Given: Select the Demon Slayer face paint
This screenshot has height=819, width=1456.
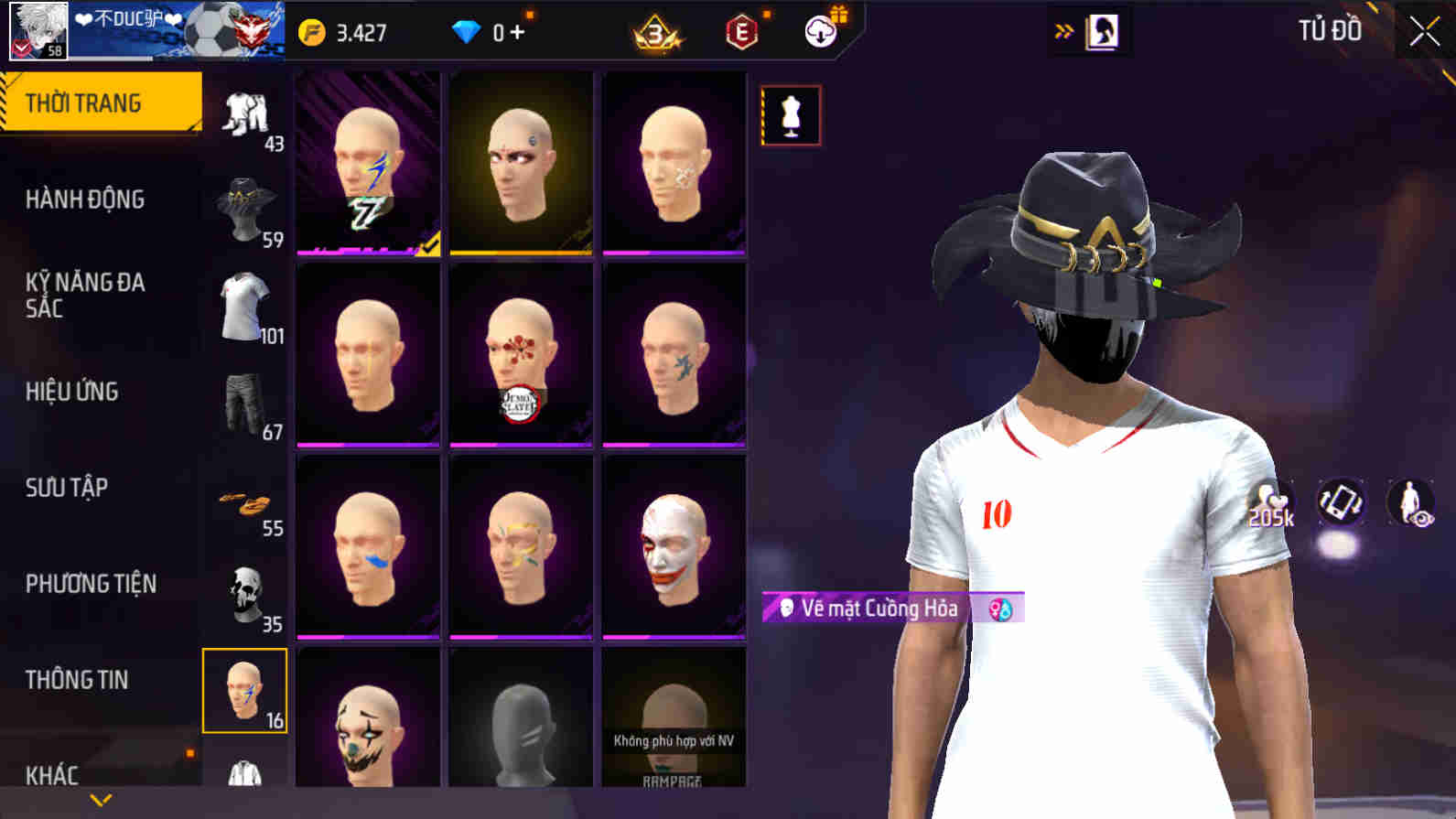Looking at the screenshot, I should click(x=522, y=355).
